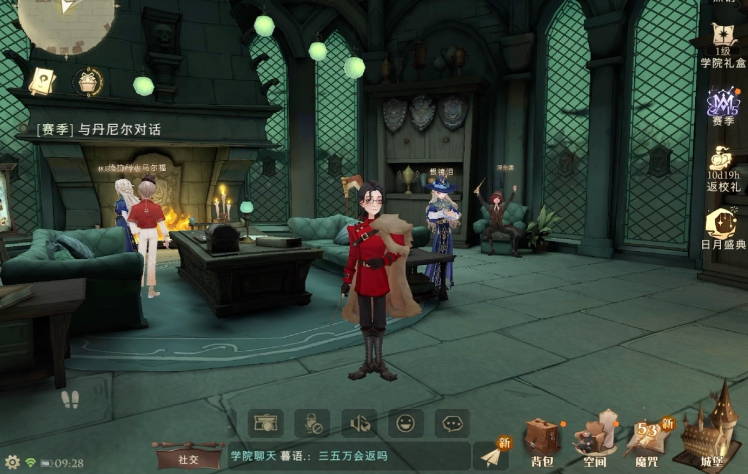Screen dimensions: 748x474
Task: Open the question-mark card icon
Action: [x=42, y=82]
